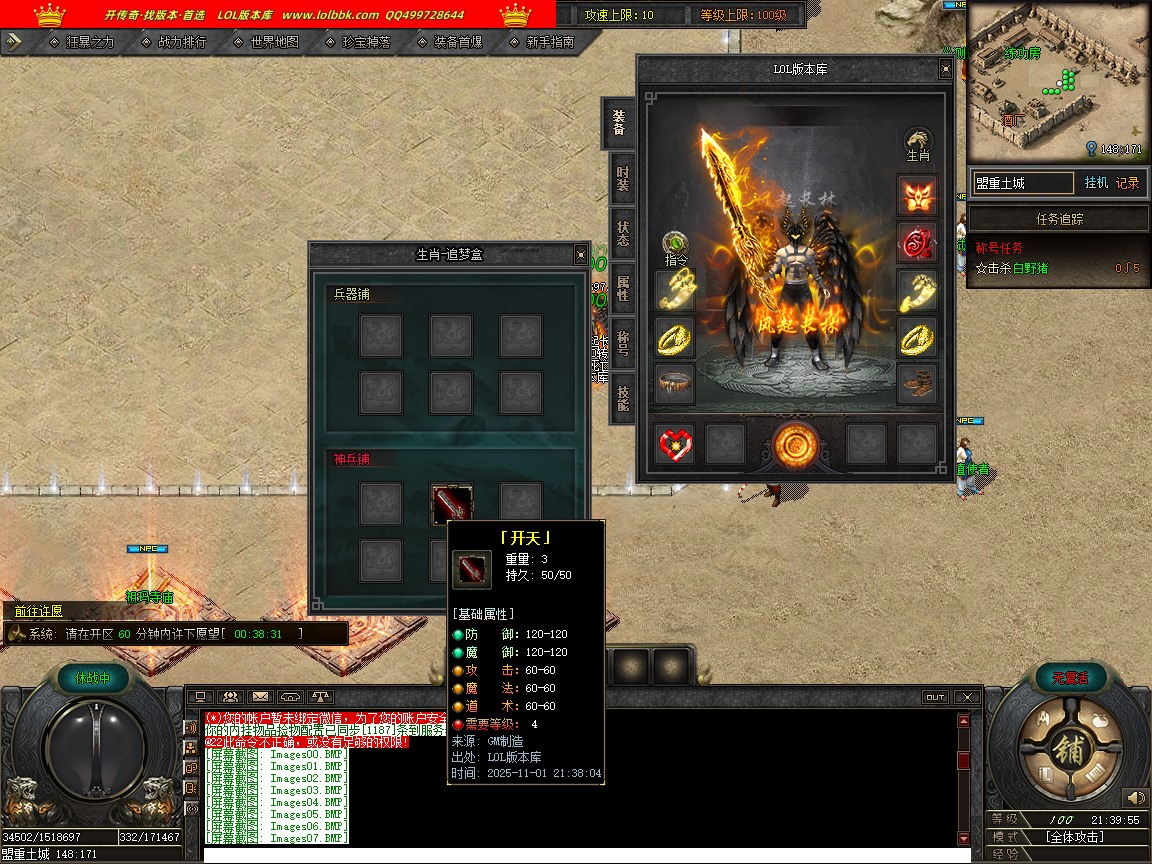
Task: Close the LOL版本库 character panel
Action: (x=945, y=70)
